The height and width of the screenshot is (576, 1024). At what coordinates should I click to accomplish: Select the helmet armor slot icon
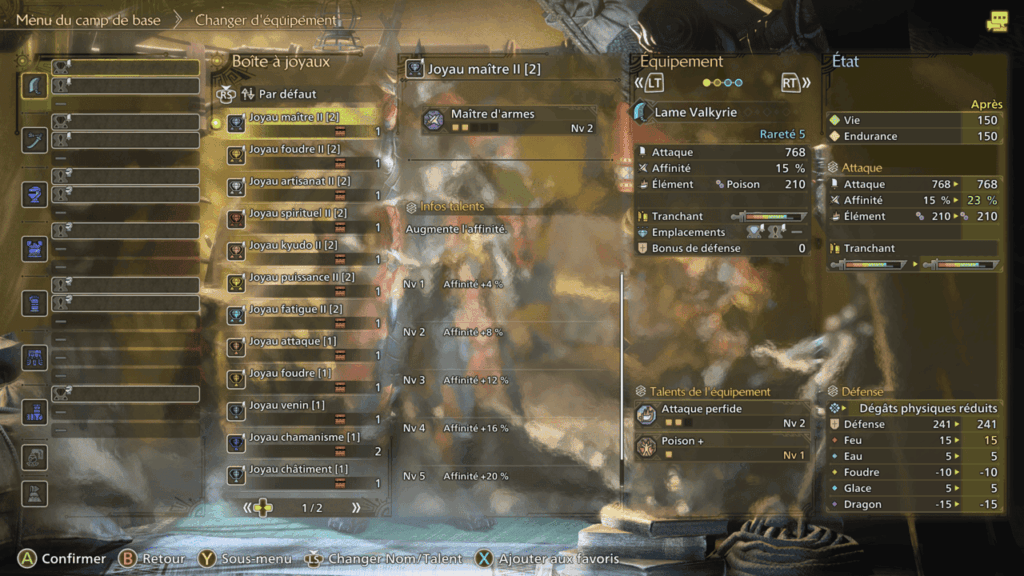(x=35, y=194)
